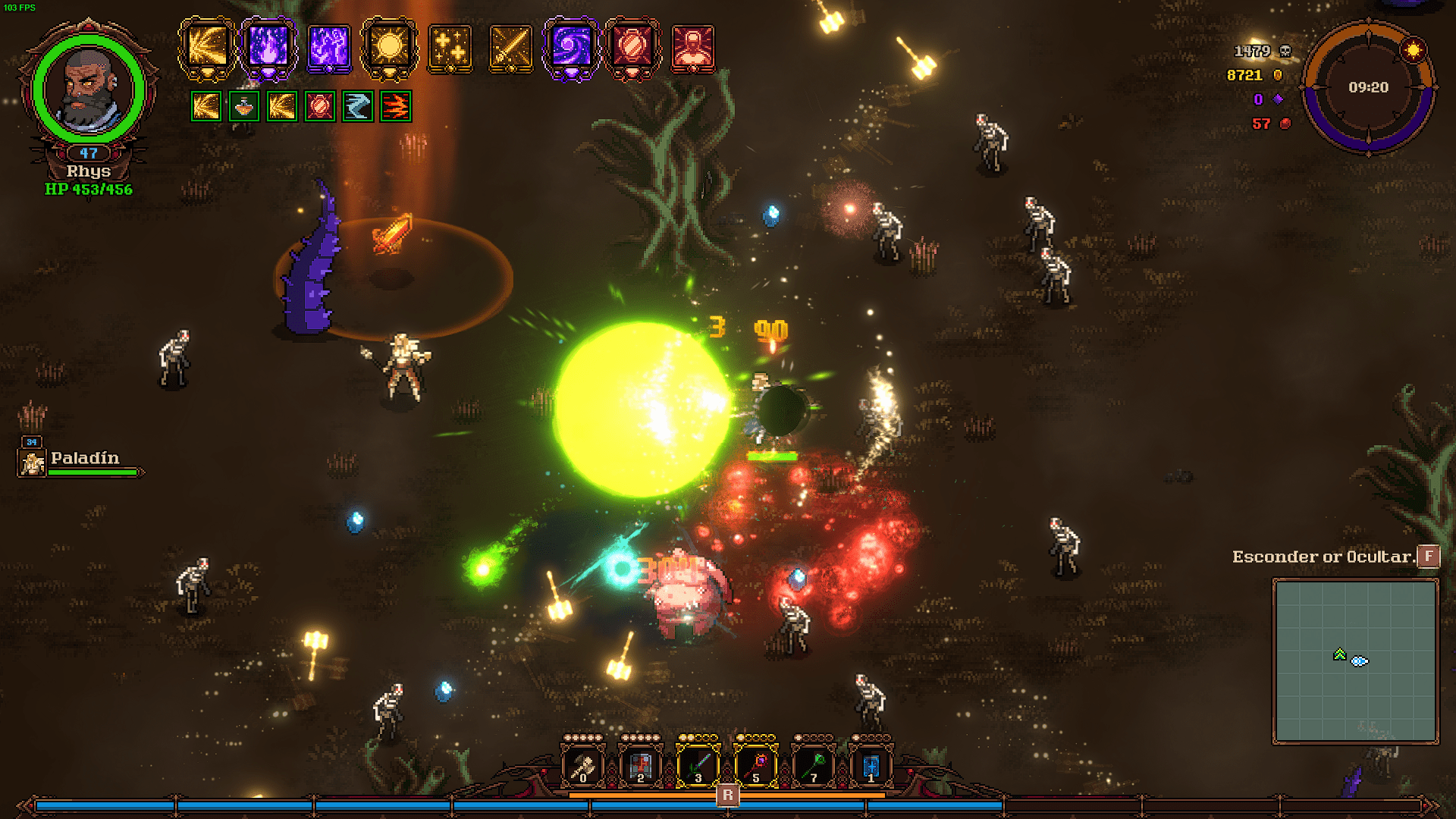1456x819 pixels.
Task: Activate the golden sun ability icon
Action: point(389,47)
